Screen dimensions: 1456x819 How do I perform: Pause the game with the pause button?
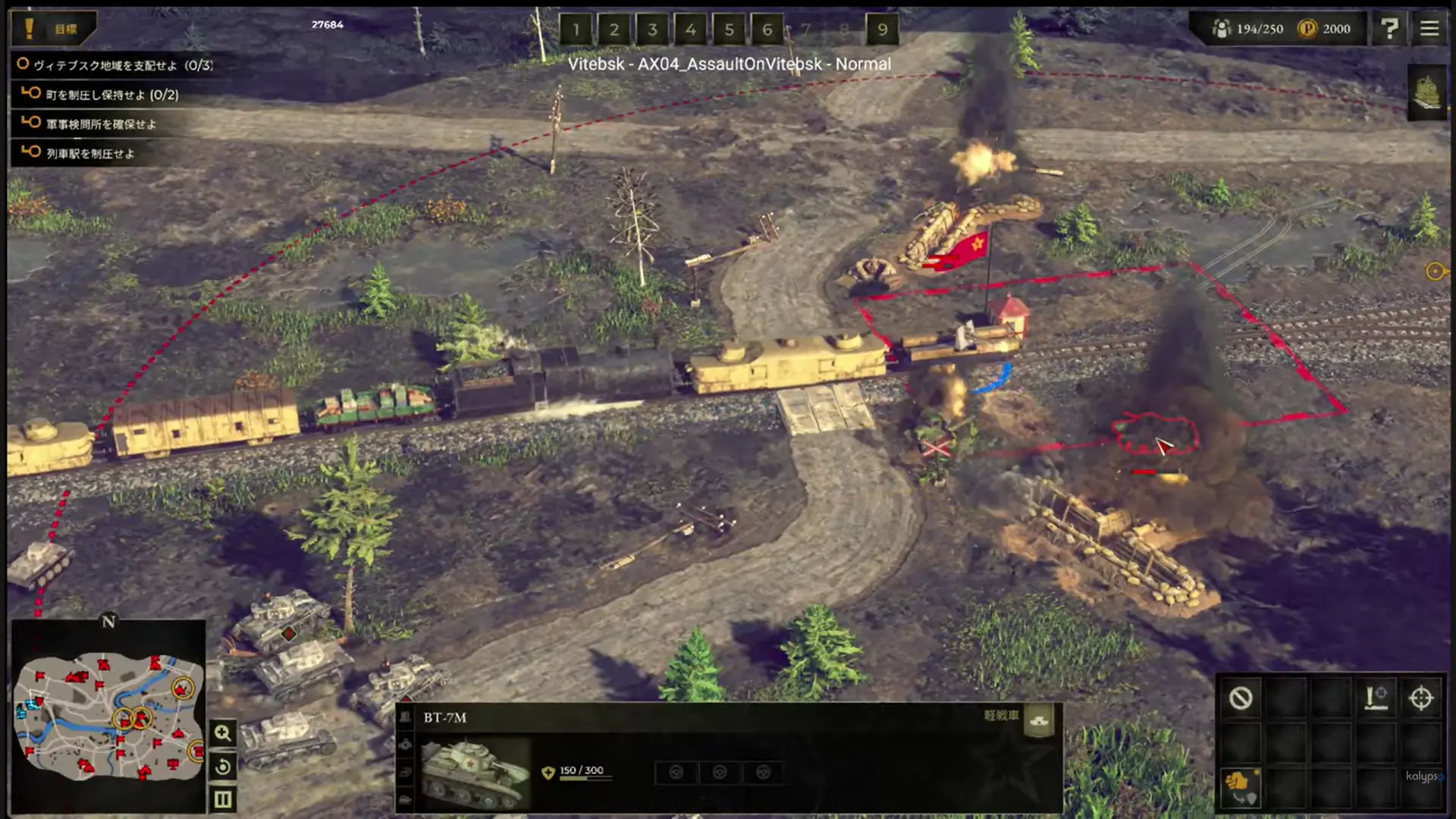point(223,797)
